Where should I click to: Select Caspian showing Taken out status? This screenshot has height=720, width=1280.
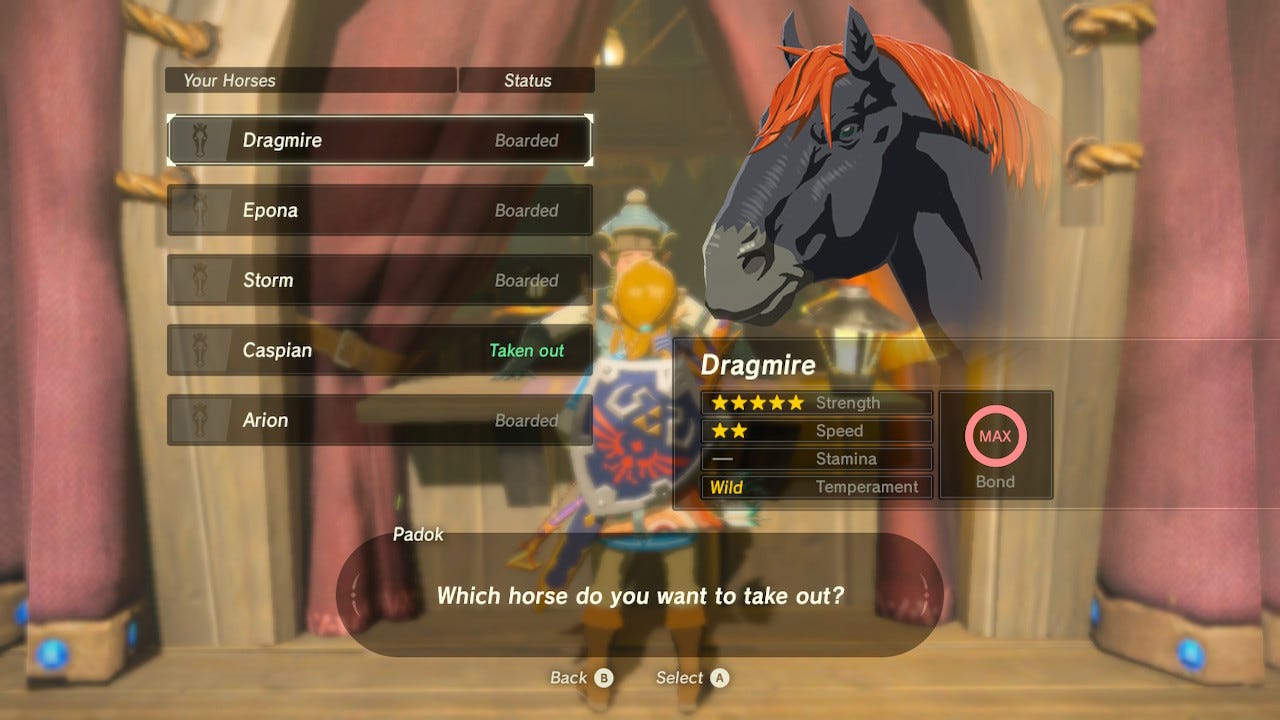380,350
